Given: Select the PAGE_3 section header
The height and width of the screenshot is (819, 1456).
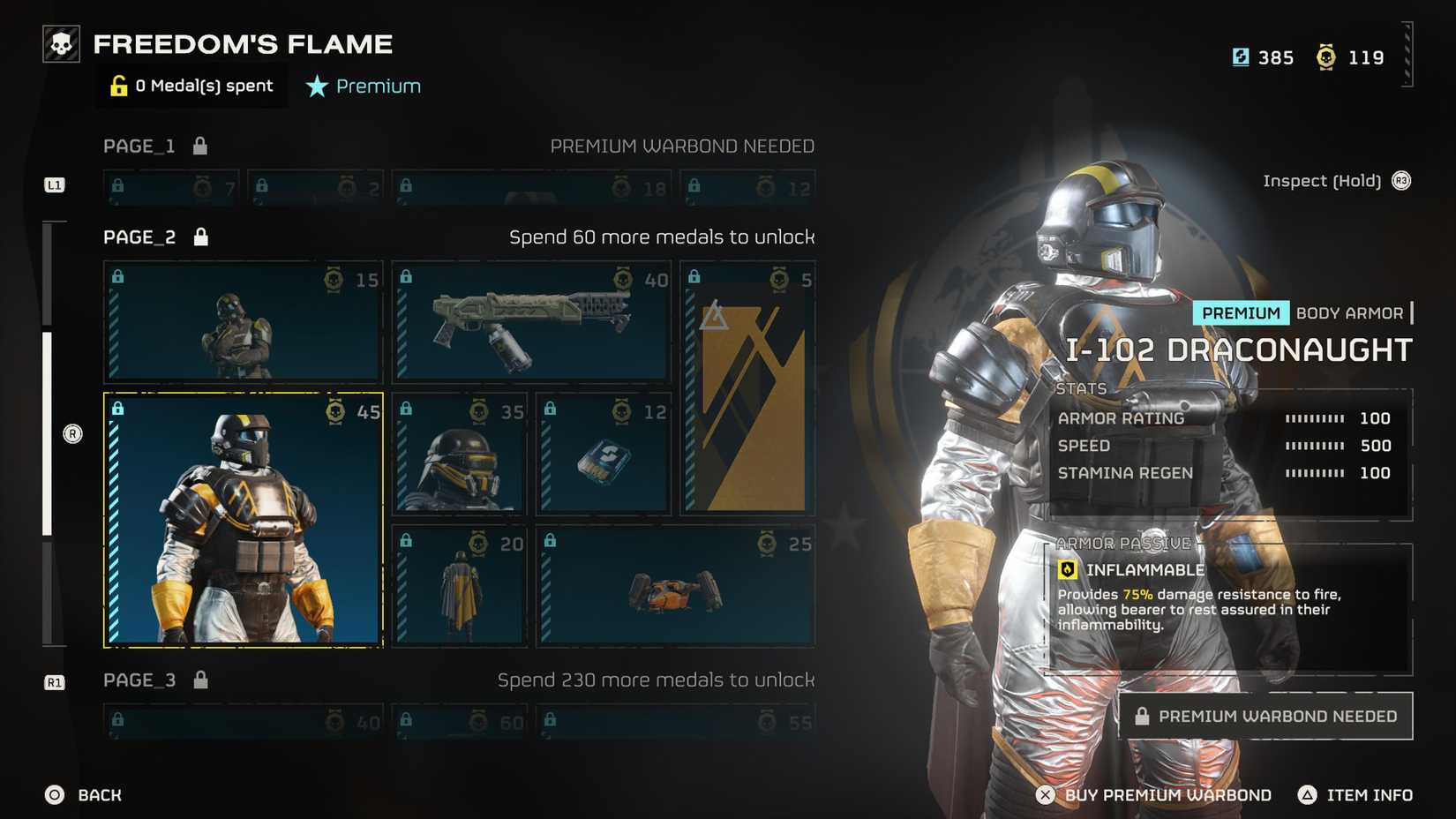Looking at the screenshot, I should [138, 680].
